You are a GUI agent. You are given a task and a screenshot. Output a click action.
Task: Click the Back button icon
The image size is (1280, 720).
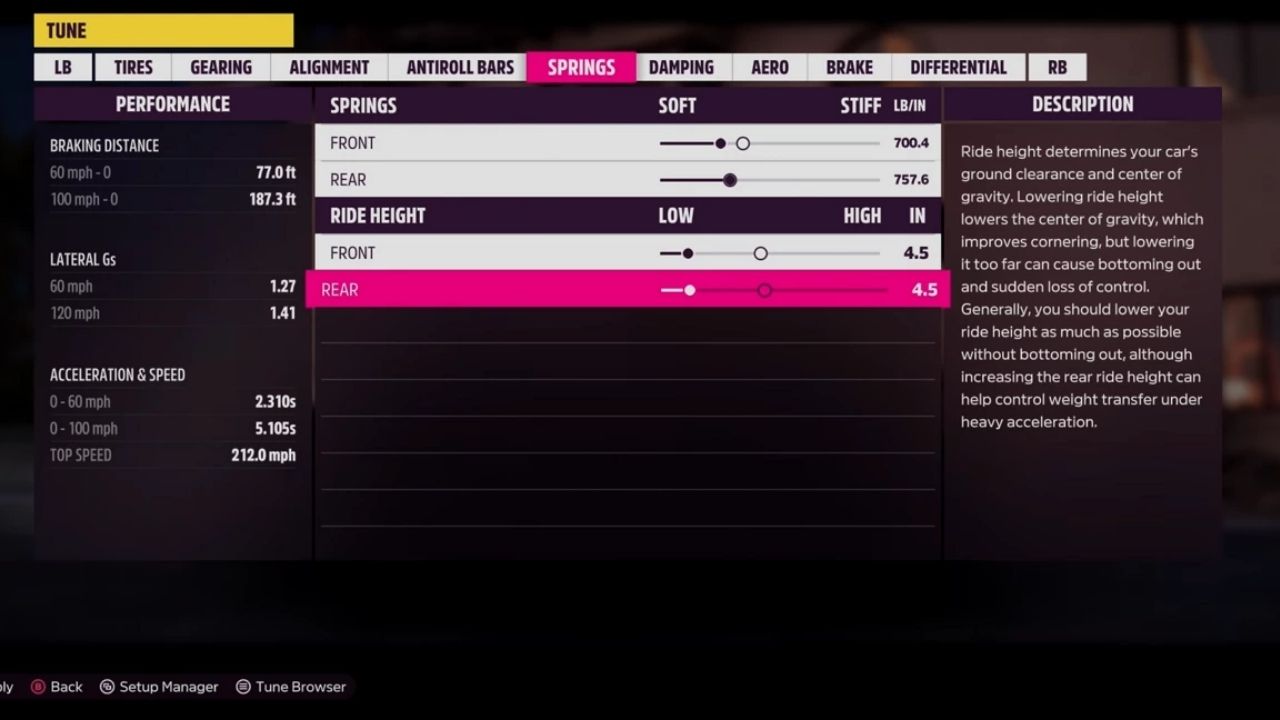(x=36, y=687)
